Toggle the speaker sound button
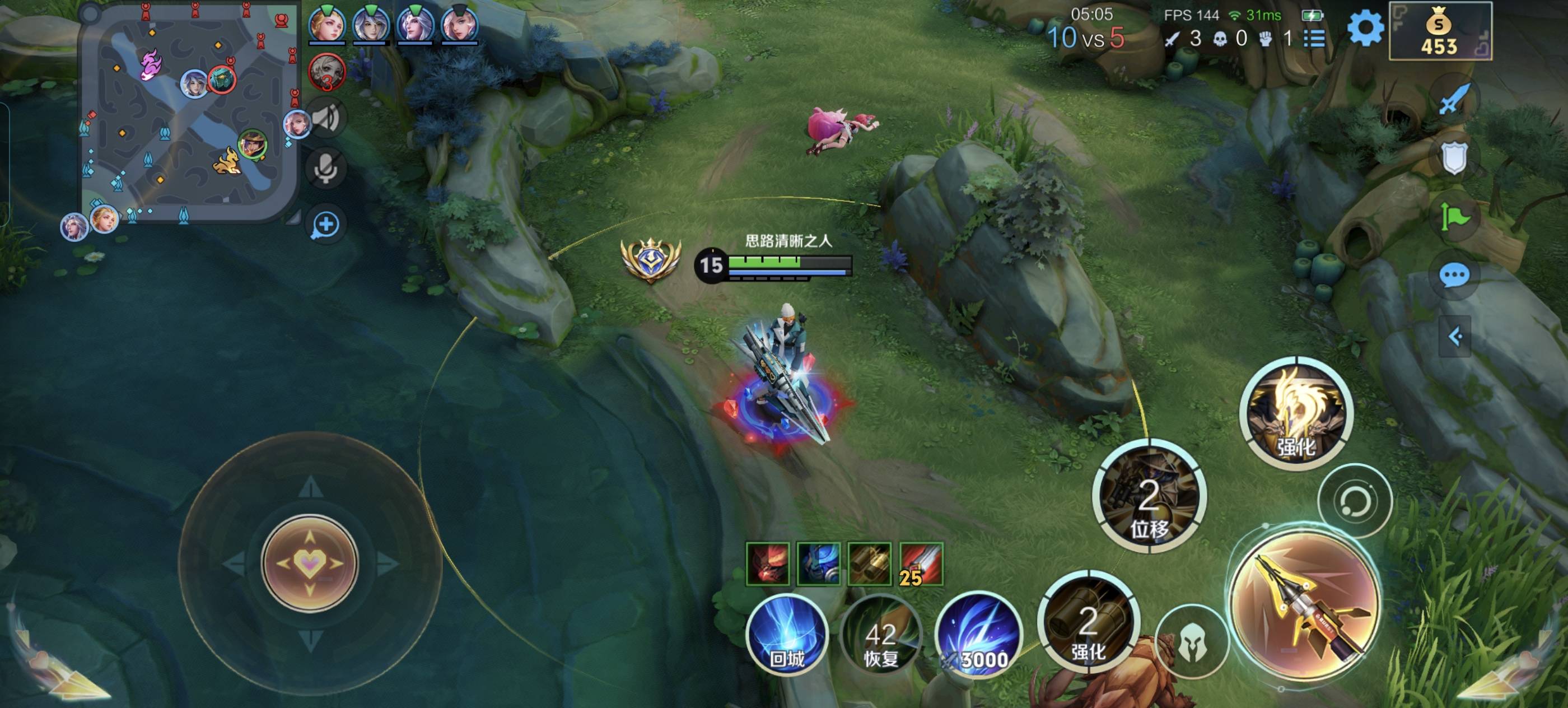This screenshot has width=1568, height=708. 326,118
